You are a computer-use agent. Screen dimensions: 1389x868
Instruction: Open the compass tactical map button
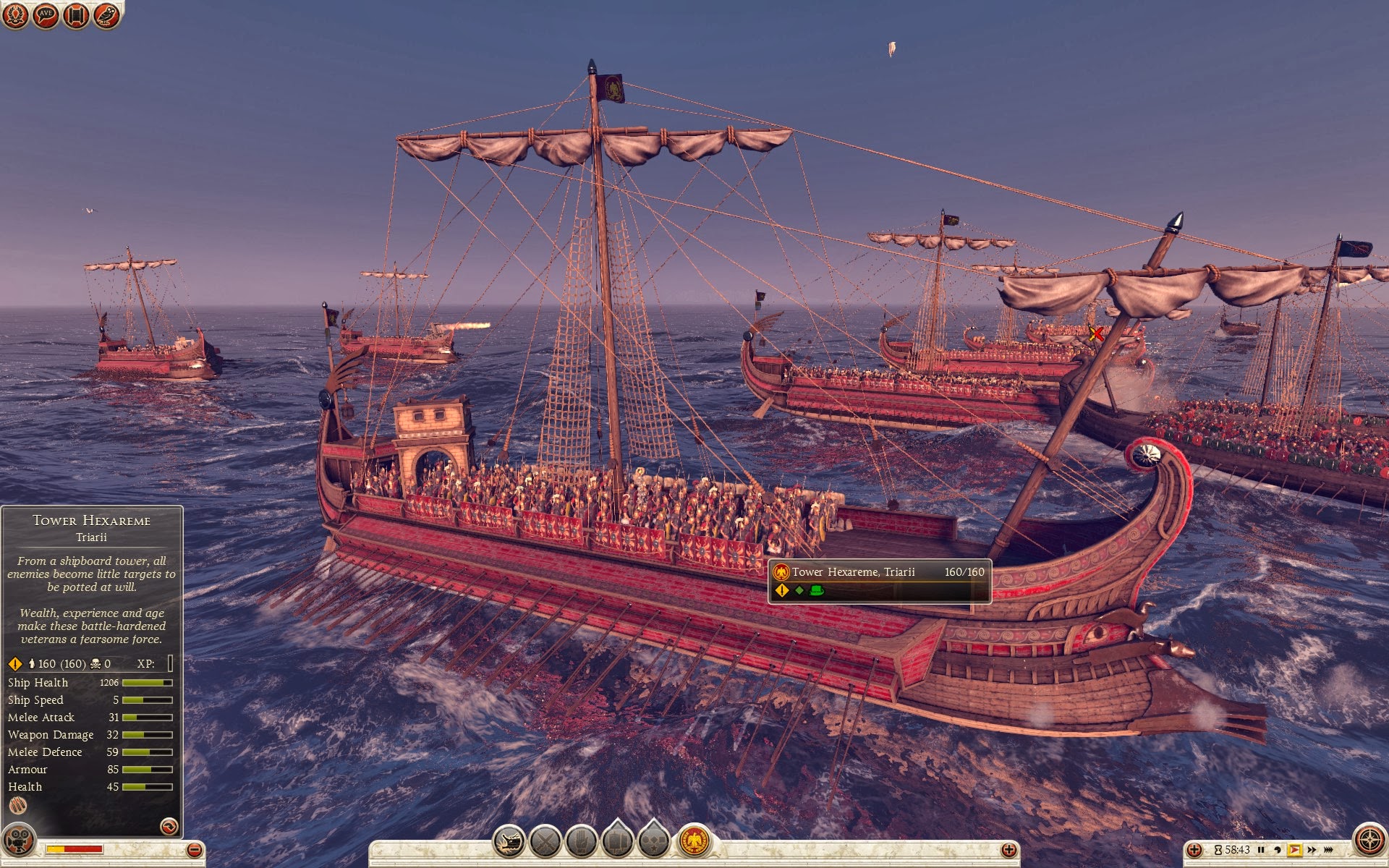(x=1369, y=841)
